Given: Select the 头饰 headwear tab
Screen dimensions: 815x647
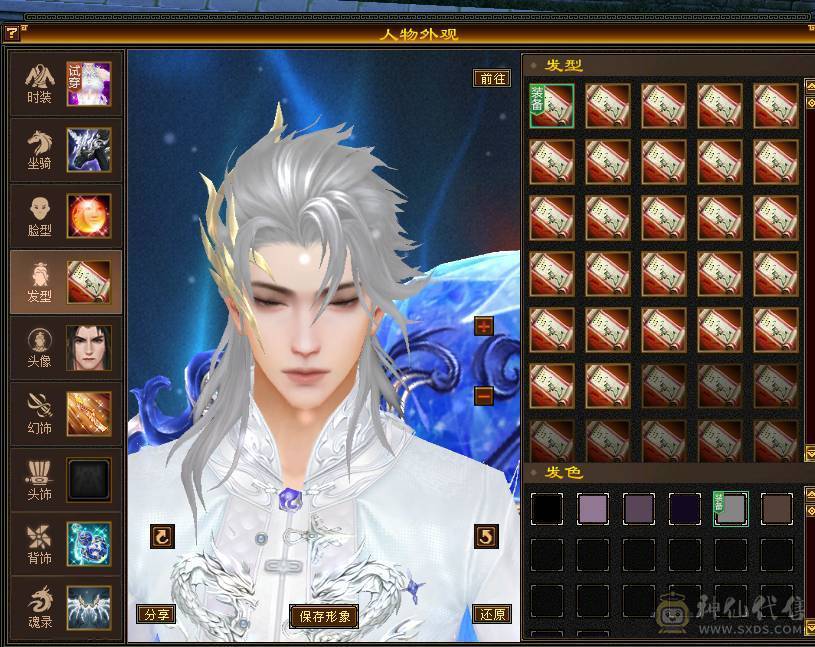Looking at the screenshot, I should click(66, 480).
